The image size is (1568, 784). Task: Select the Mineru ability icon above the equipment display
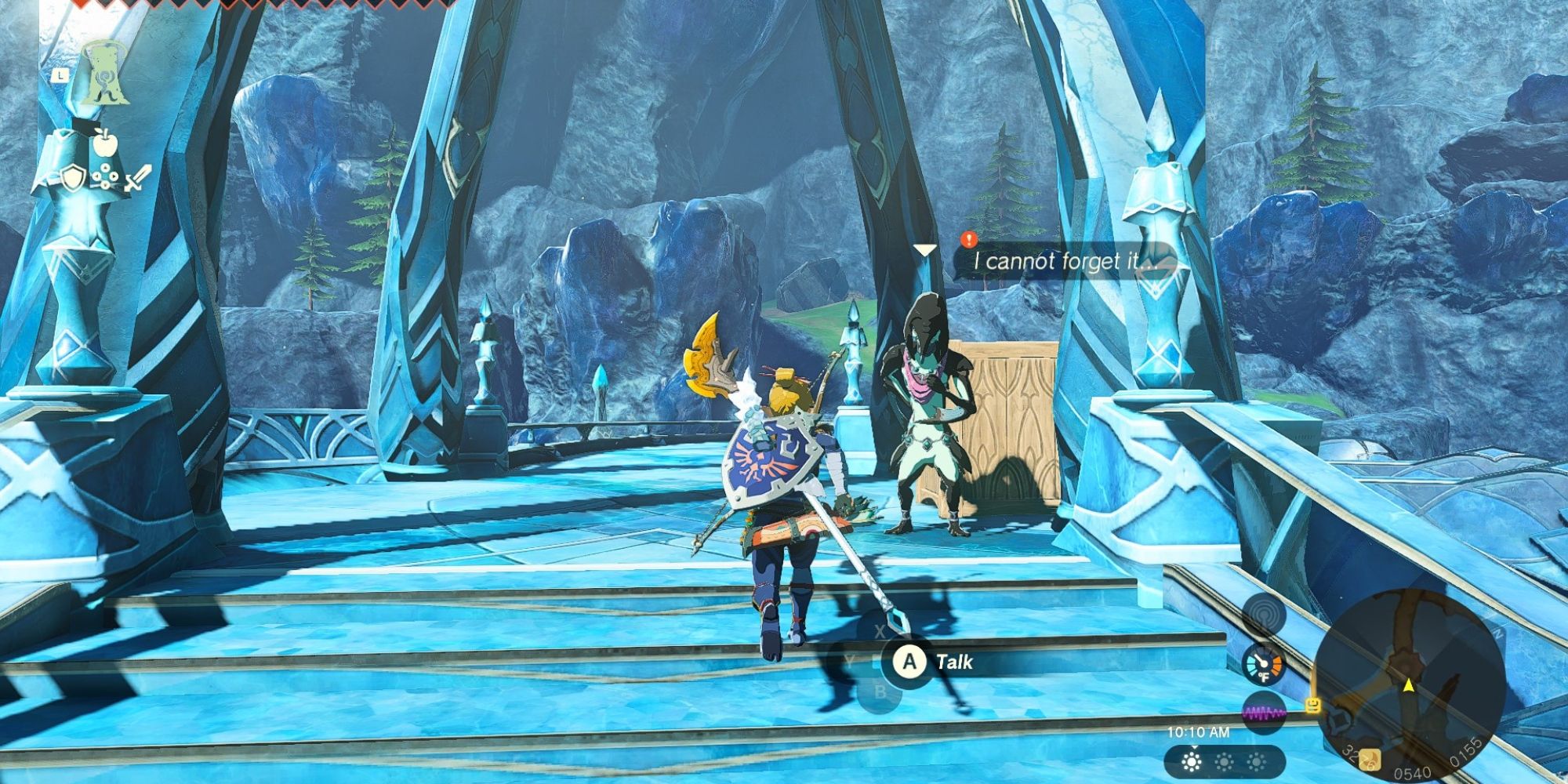coord(105,74)
